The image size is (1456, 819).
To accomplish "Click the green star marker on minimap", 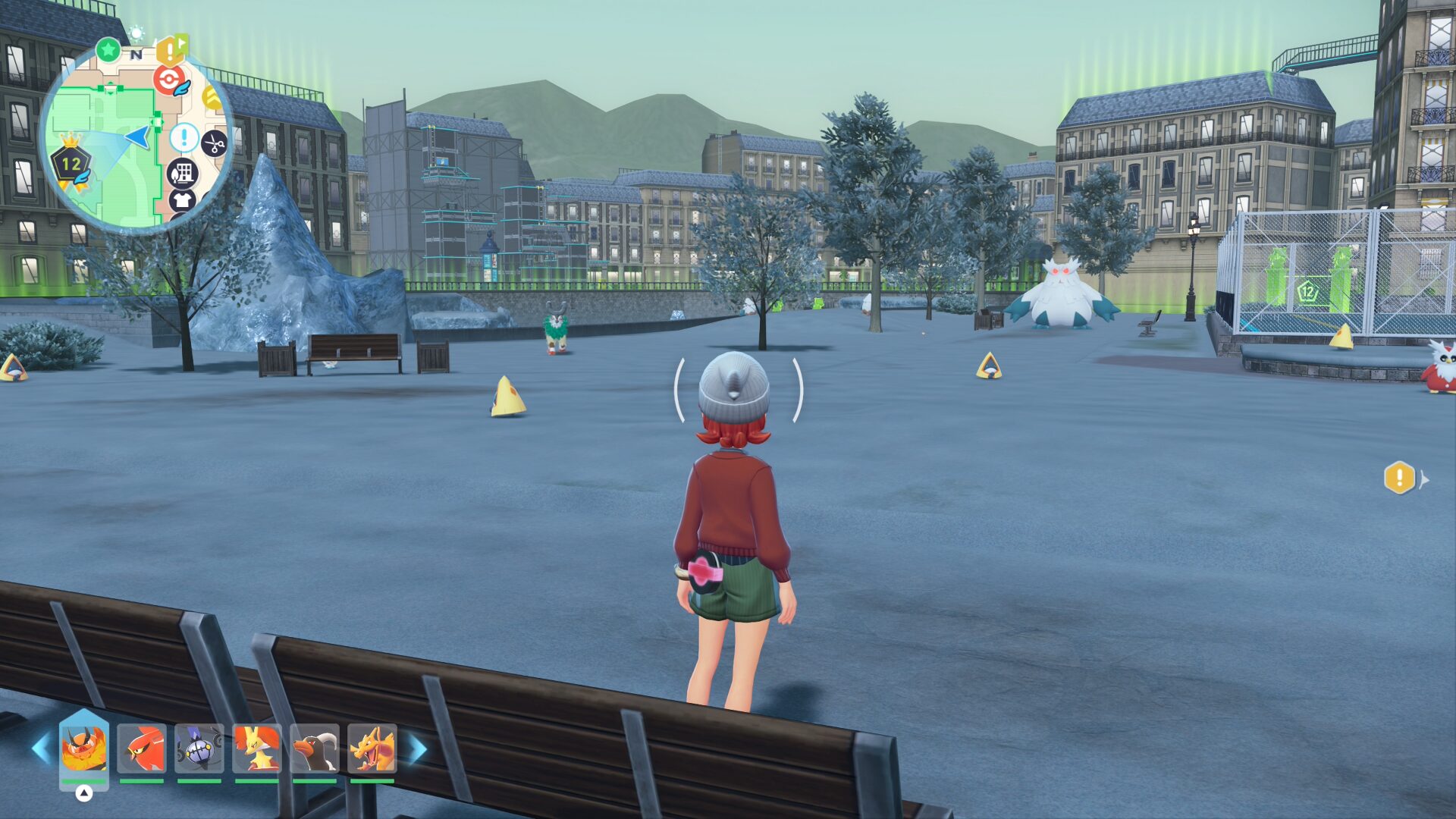I will [x=108, y=50].
